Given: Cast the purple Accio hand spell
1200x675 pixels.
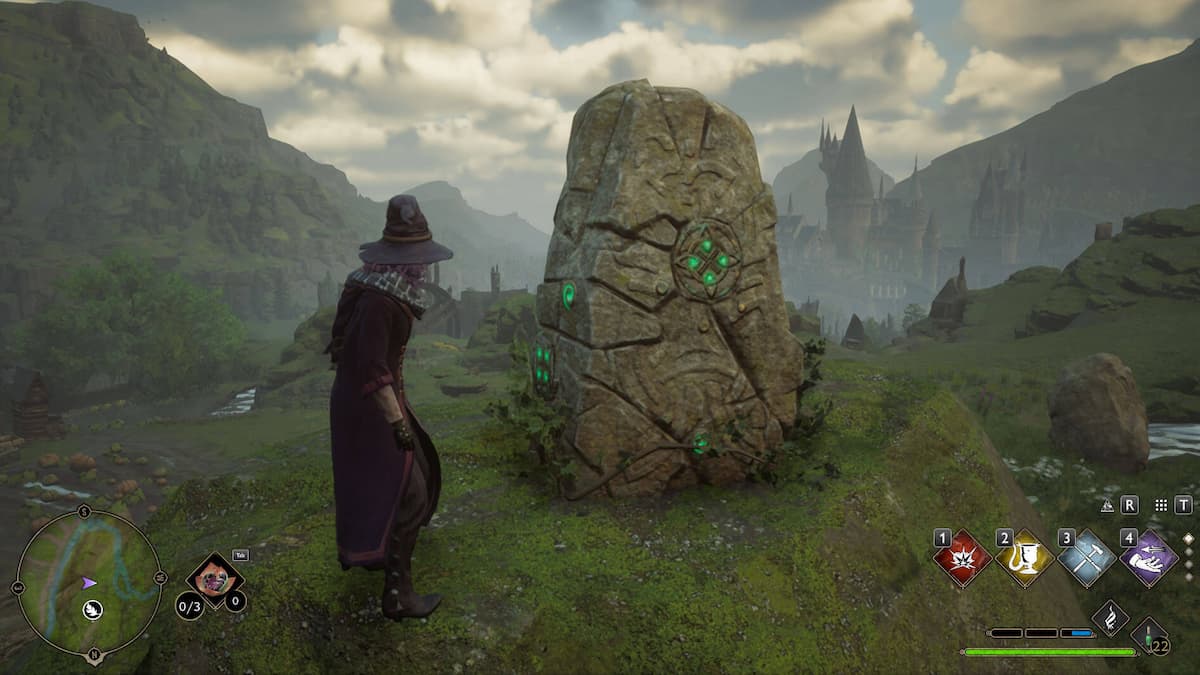Looking at the screenshot, I should click(1148, 559).
